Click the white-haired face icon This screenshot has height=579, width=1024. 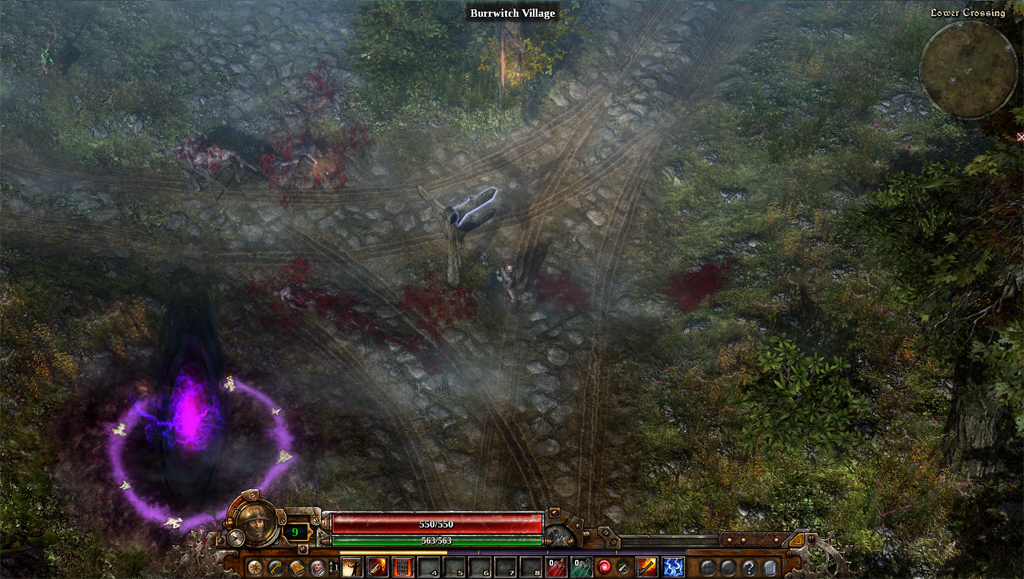point(318,568)
